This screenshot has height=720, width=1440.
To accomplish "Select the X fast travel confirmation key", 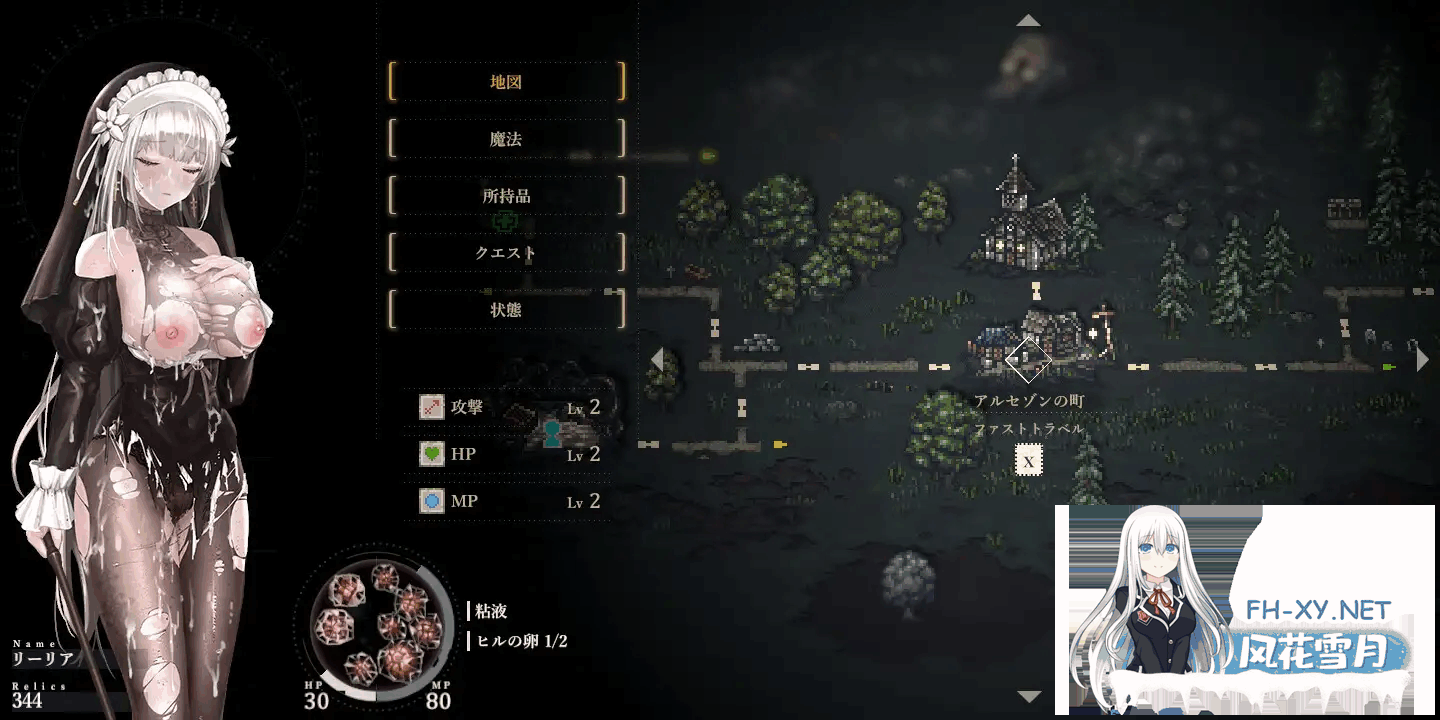I will (1027, 461).
